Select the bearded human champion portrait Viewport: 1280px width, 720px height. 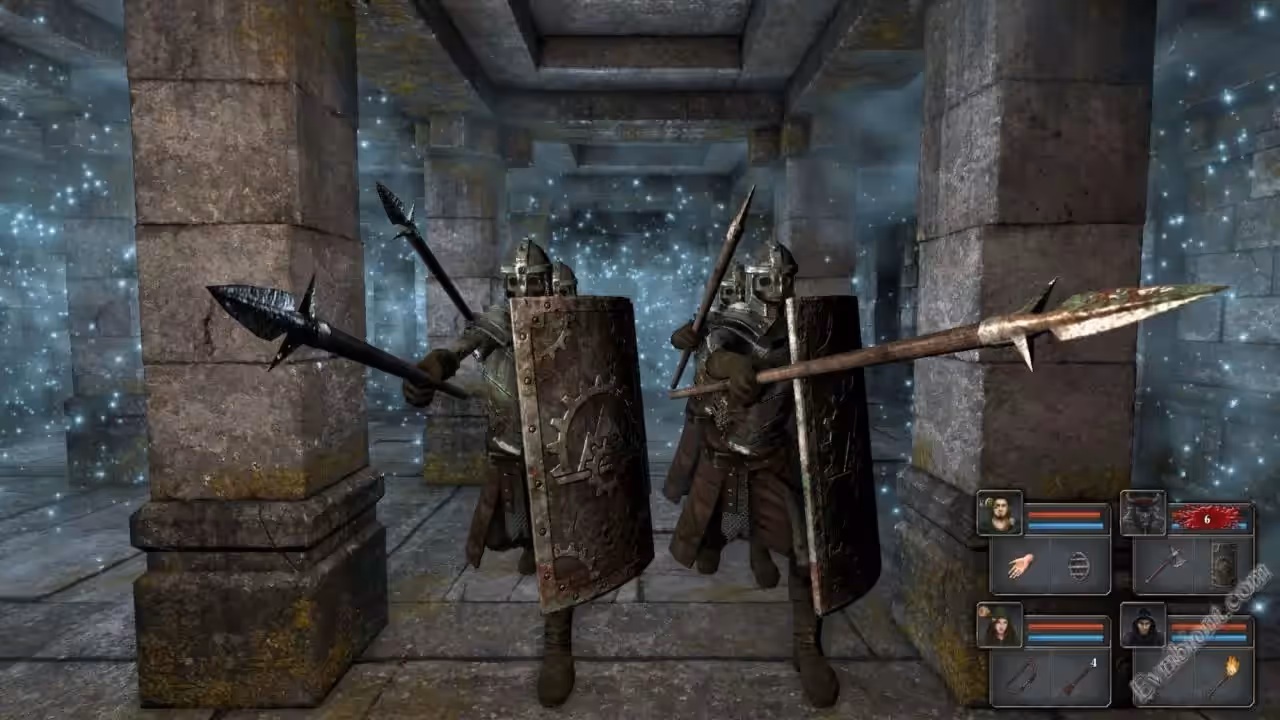tap(999, 513)
